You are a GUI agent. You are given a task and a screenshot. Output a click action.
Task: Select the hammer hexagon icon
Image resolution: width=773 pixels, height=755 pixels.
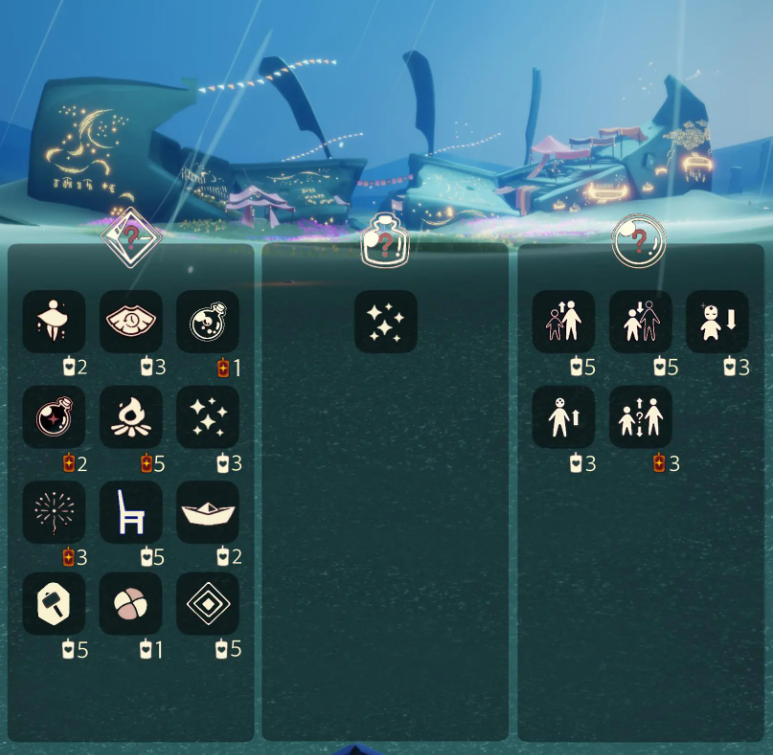click(54, 604)
